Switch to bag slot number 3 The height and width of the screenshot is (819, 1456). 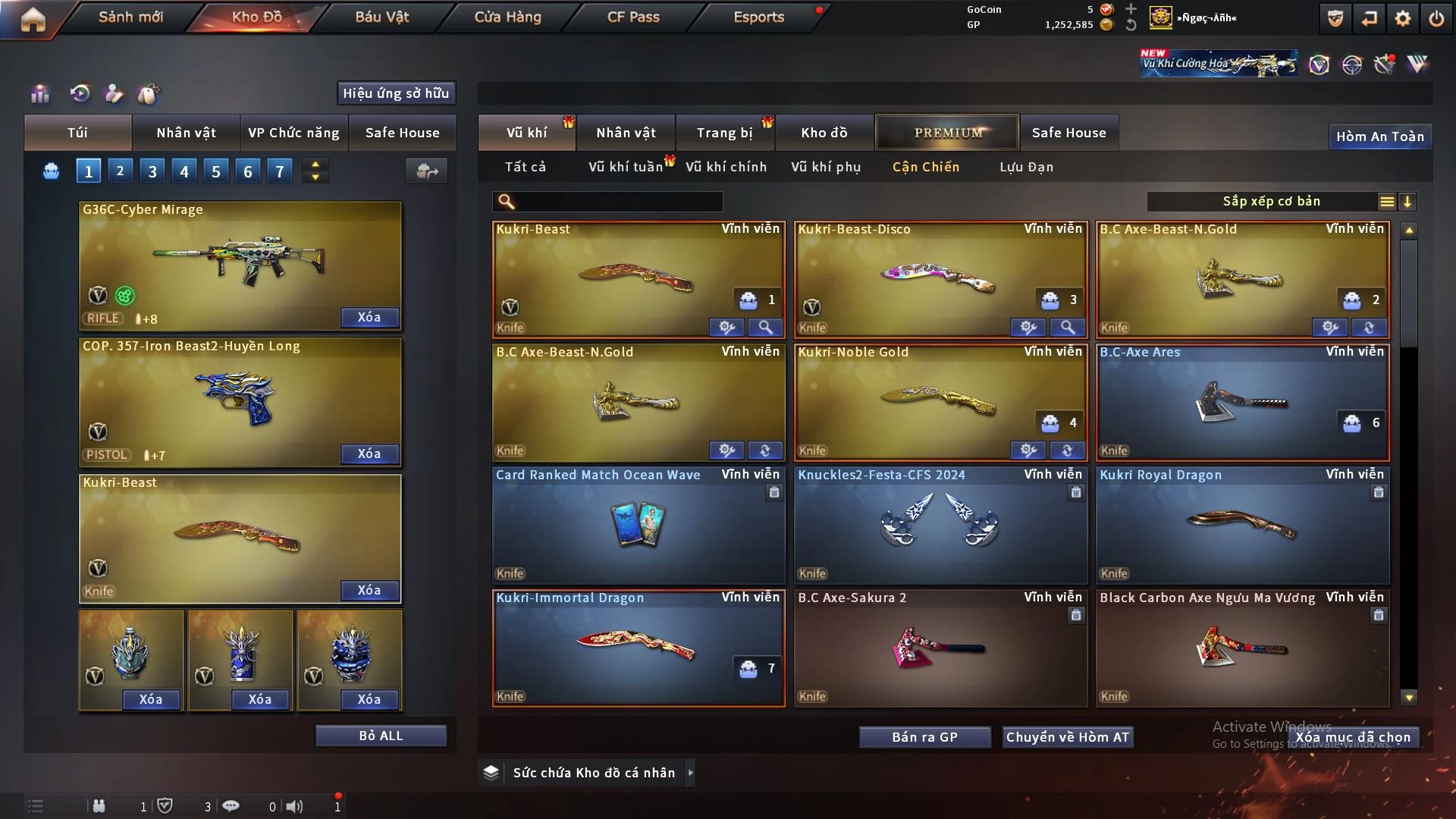coord(152,171)
